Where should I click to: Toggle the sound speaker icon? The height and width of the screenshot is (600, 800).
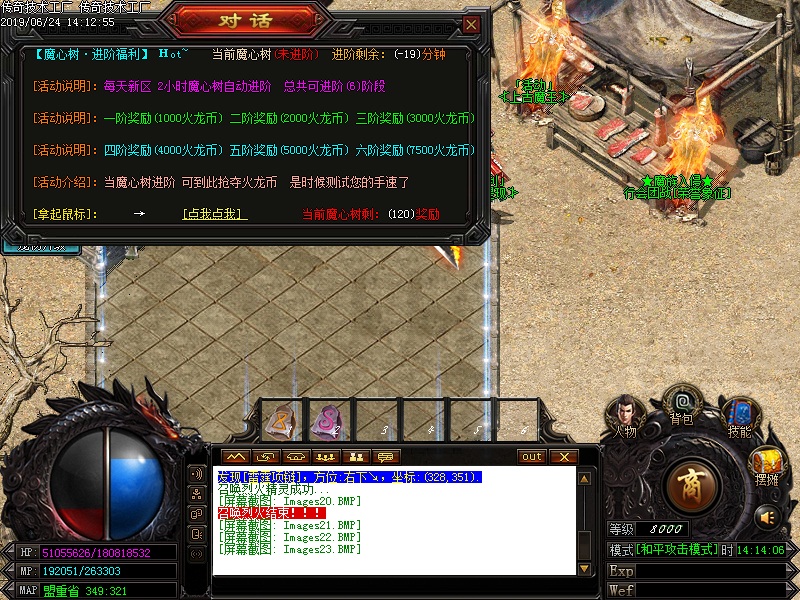[x=767, y=517]
